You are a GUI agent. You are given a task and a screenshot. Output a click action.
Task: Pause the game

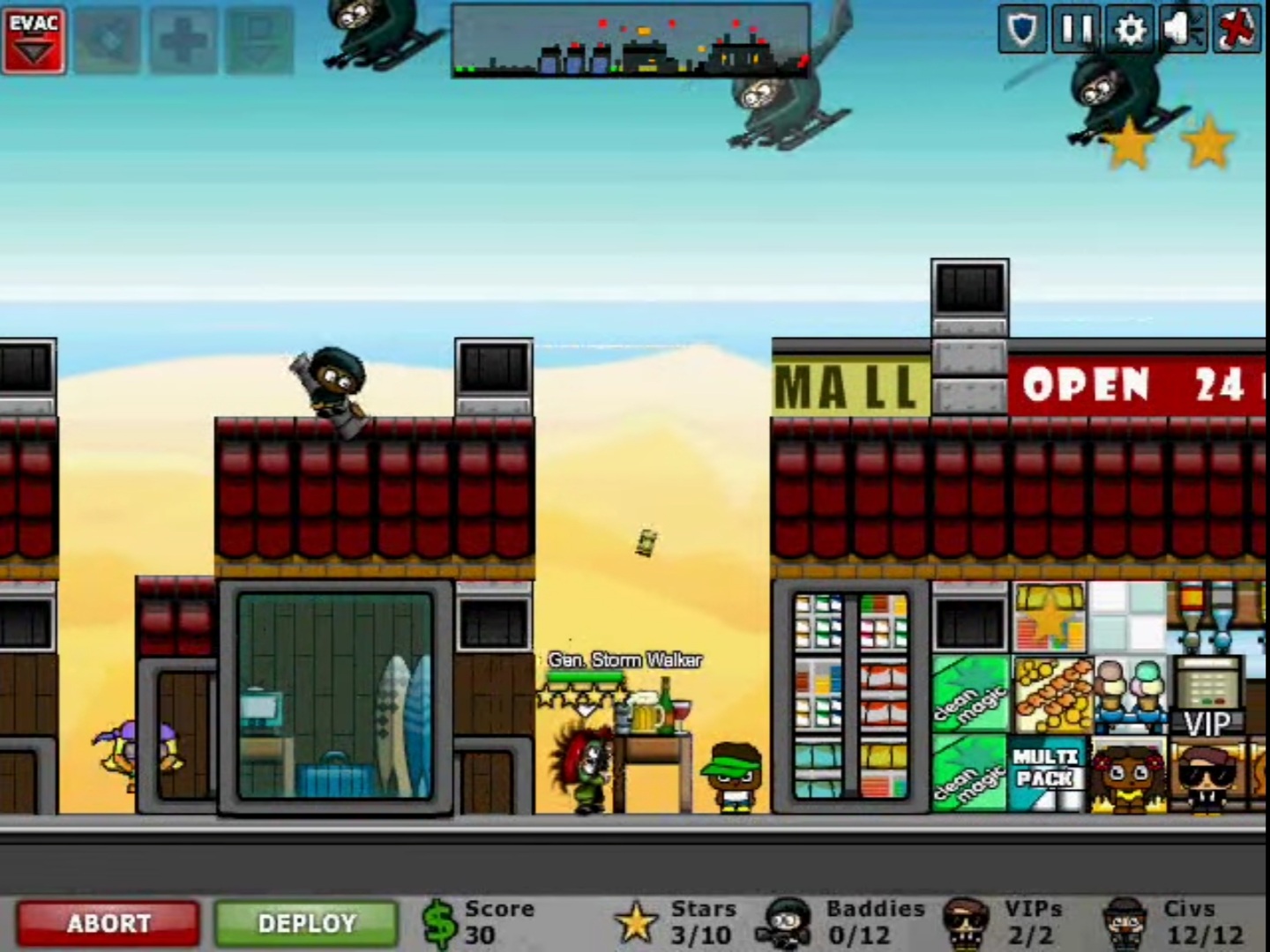tap(1078, 29)
